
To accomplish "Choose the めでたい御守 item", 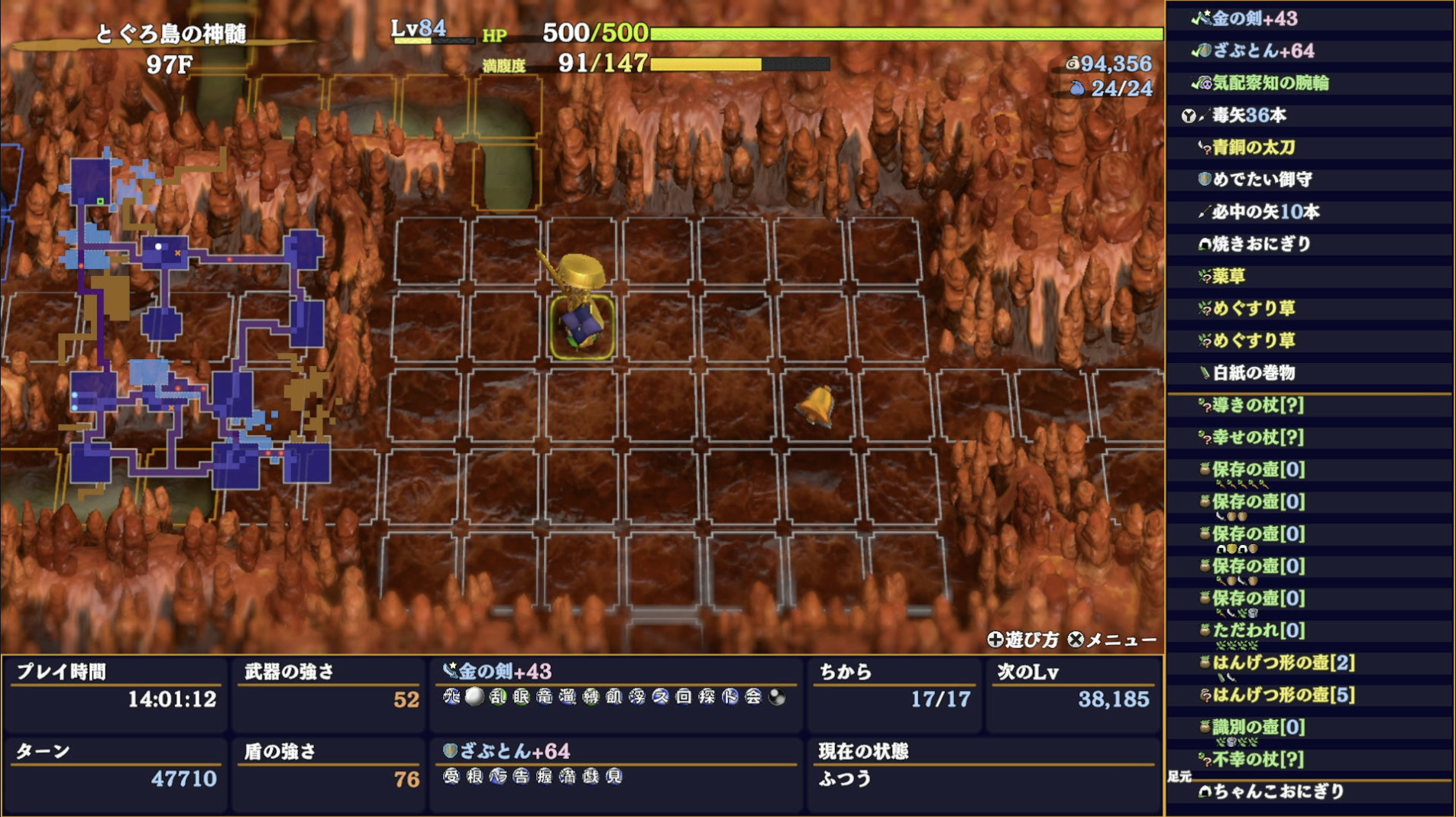I will pos(1261,180).
